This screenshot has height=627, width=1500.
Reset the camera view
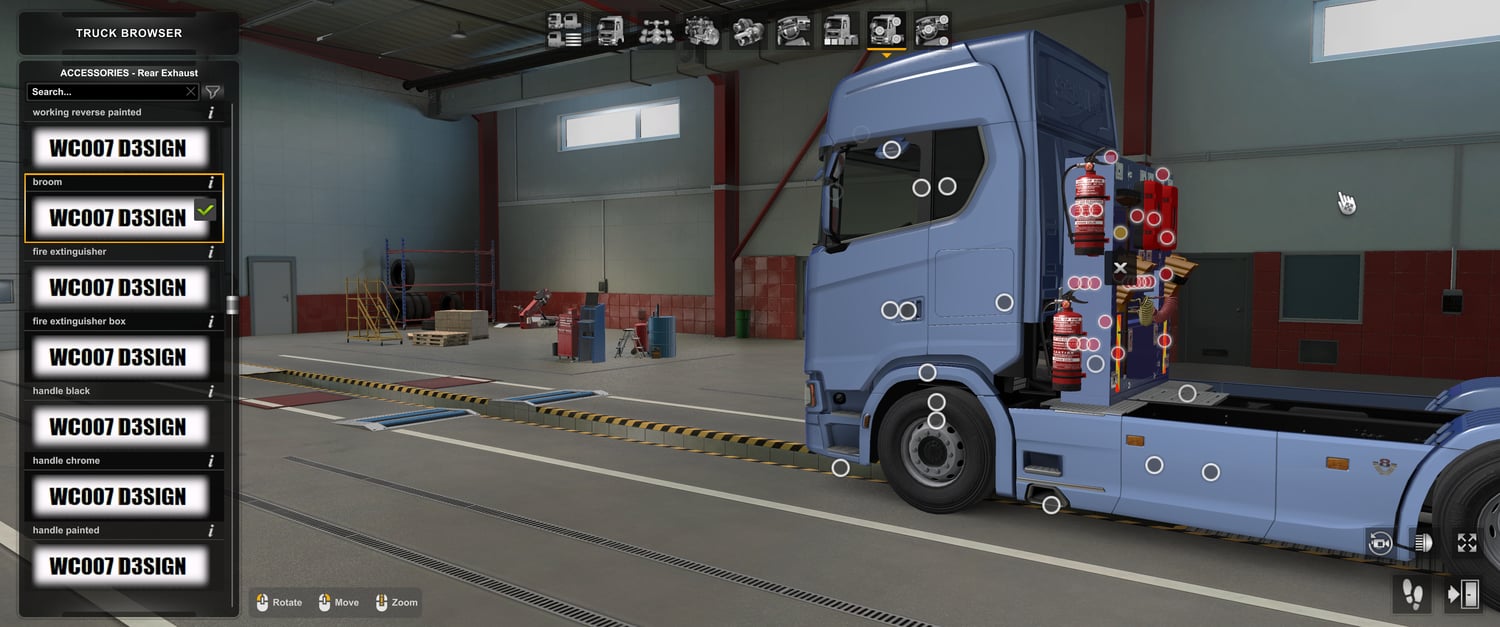tap(1380, 543)
